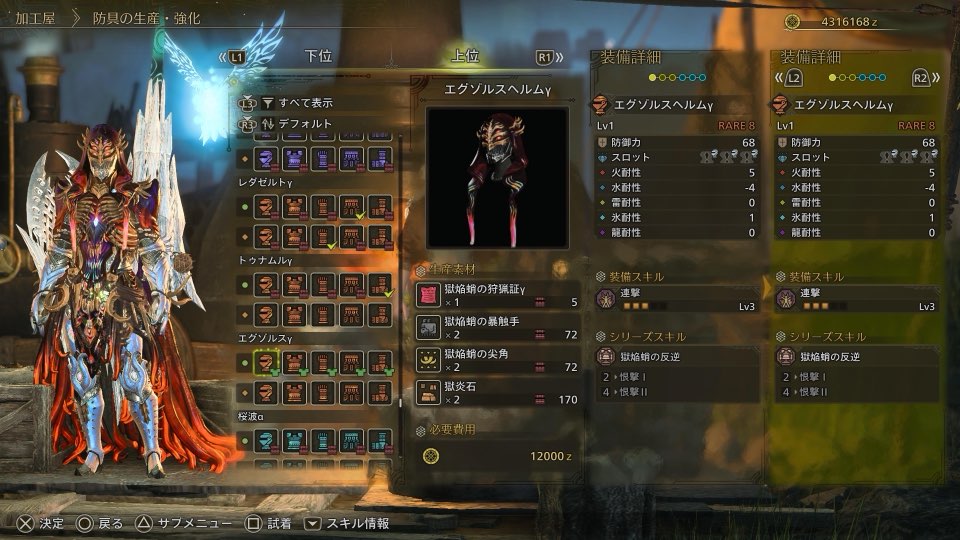The height and width of the screenshot is (540, 960).
Task: Click the エグゾルスヘルムγ armor preview image
Action: pos(497,178)
